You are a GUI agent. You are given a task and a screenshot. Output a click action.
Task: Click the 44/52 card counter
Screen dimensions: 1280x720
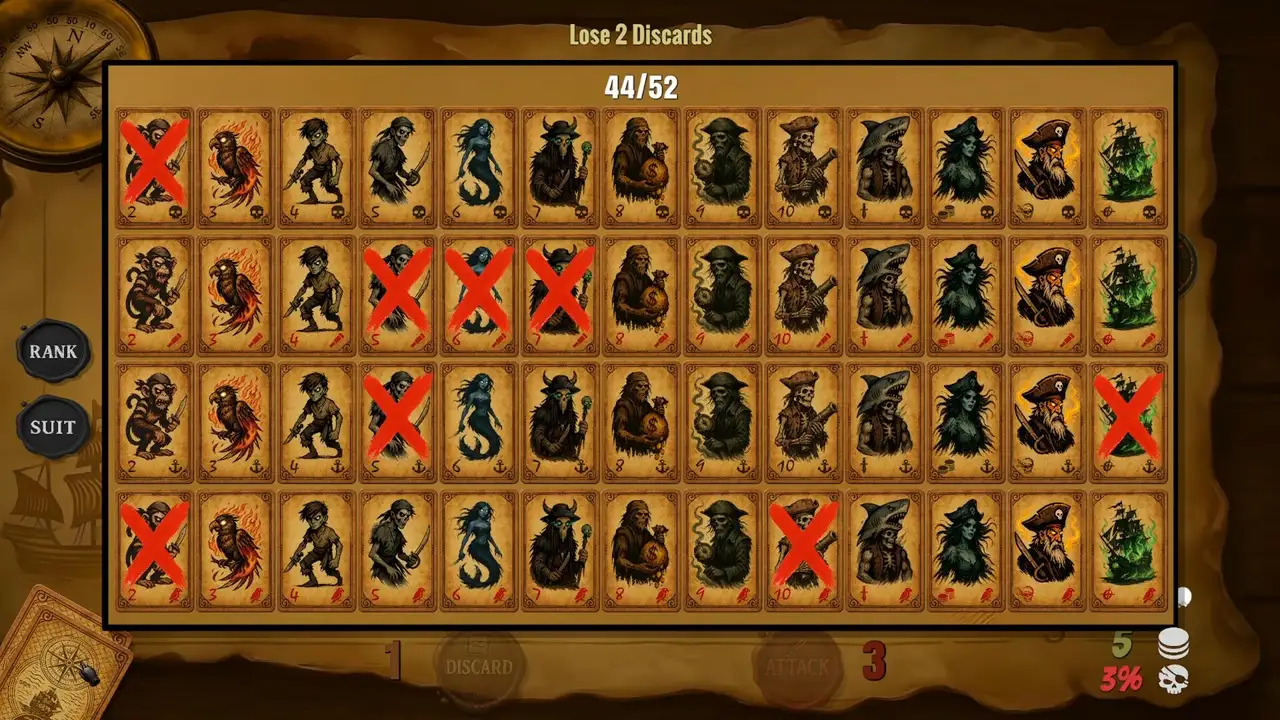pos(640,88)
